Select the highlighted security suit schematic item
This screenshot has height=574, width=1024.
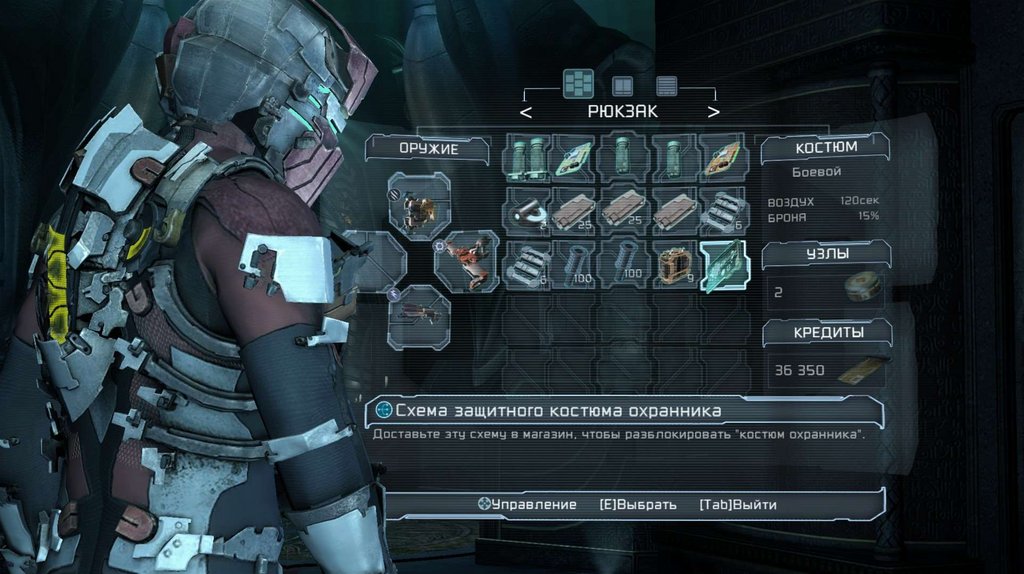click(725, 266)
